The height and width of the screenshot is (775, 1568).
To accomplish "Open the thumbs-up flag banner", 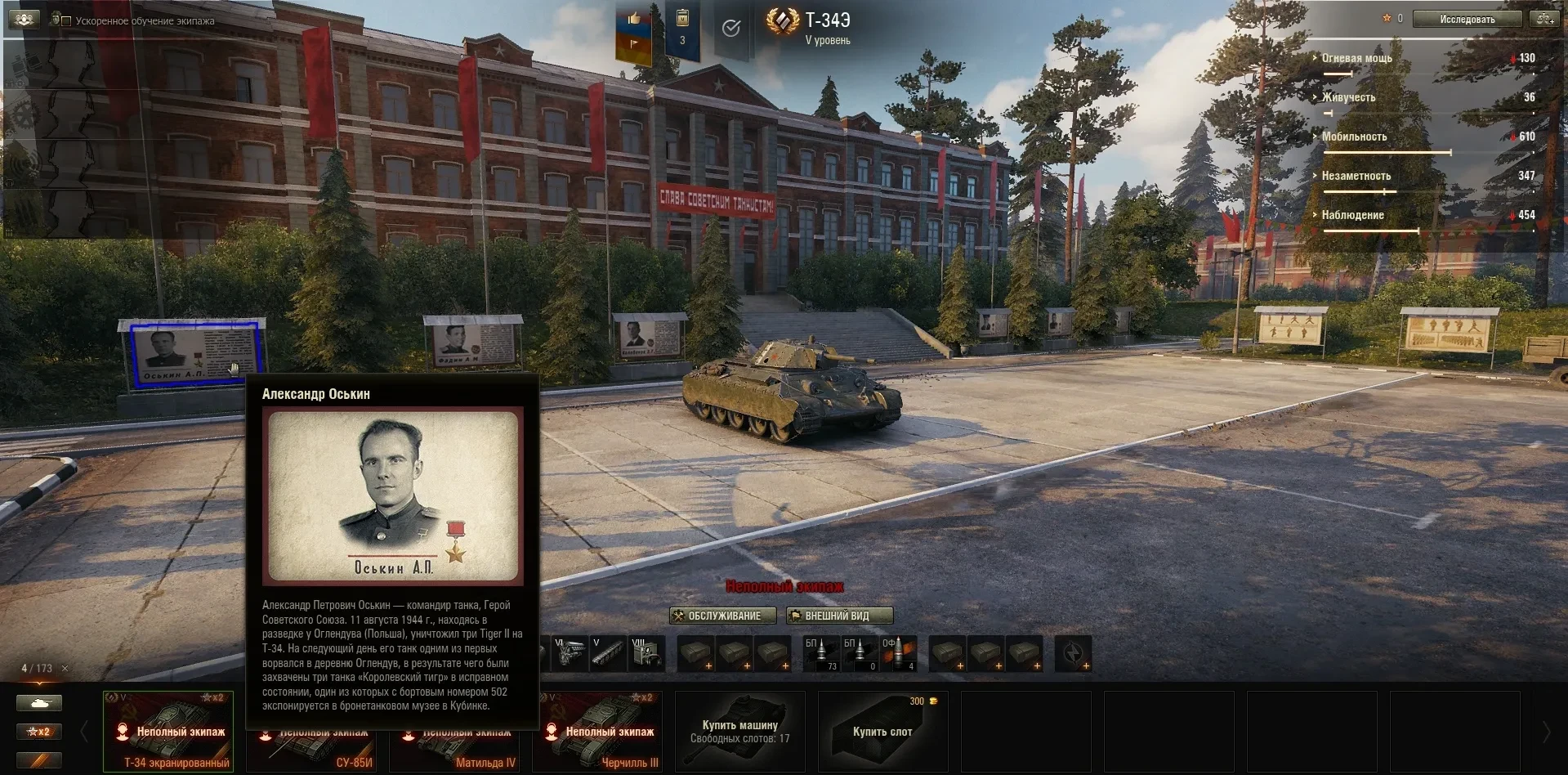I will (x=634, y=33).
